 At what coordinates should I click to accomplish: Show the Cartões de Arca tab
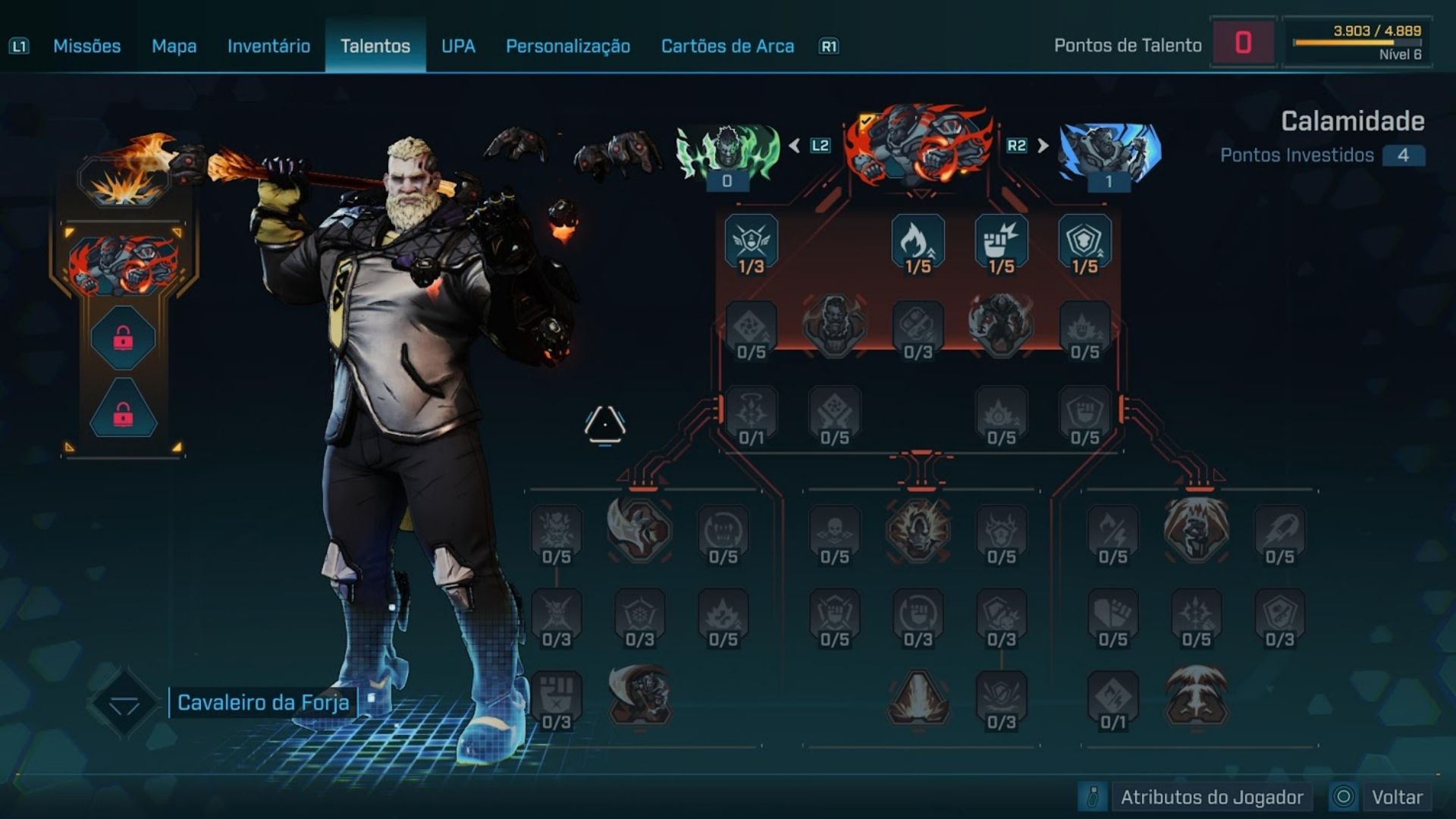[727, 46]
